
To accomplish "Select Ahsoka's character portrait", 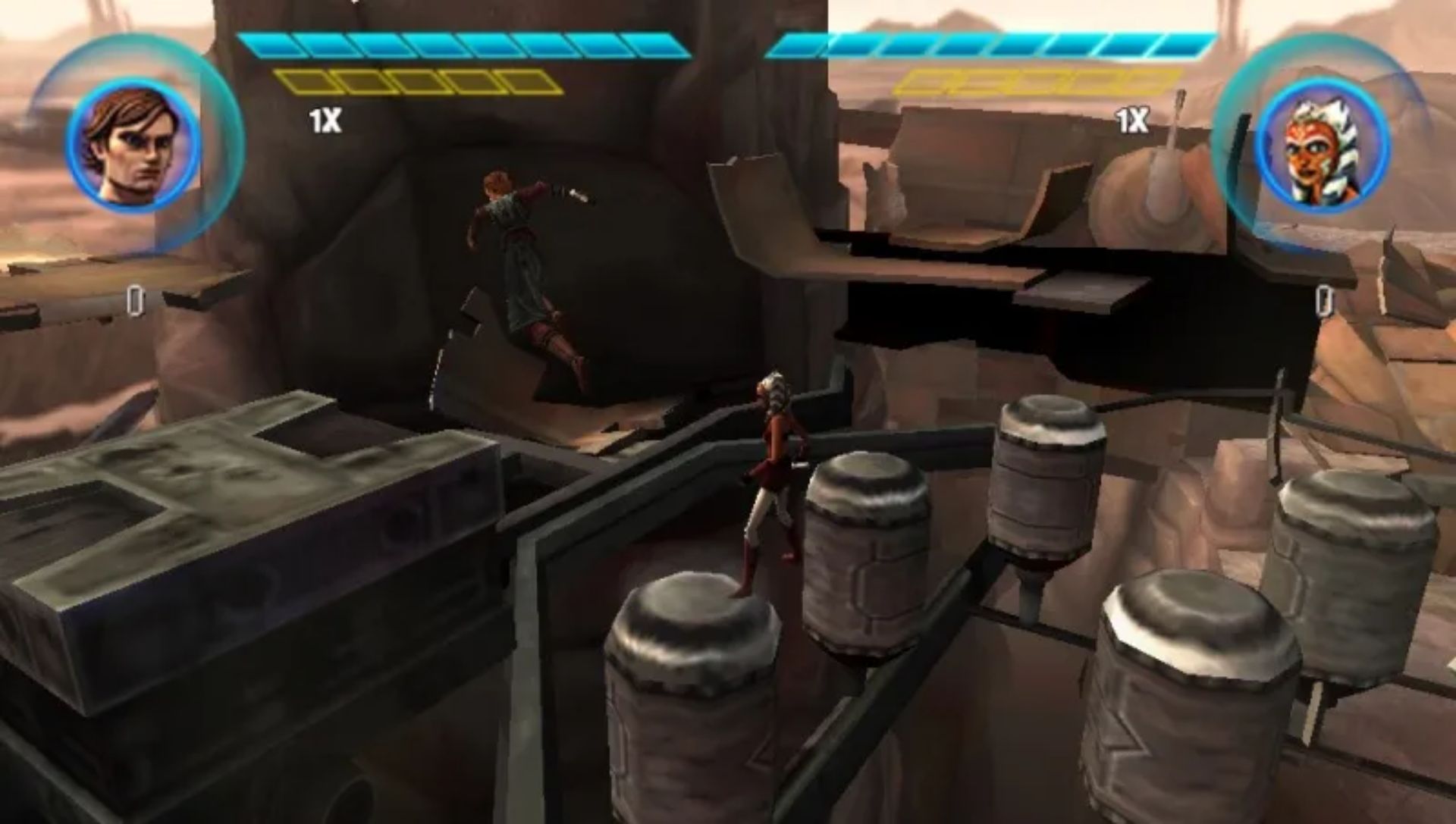I will click(x=1321, y=146).
